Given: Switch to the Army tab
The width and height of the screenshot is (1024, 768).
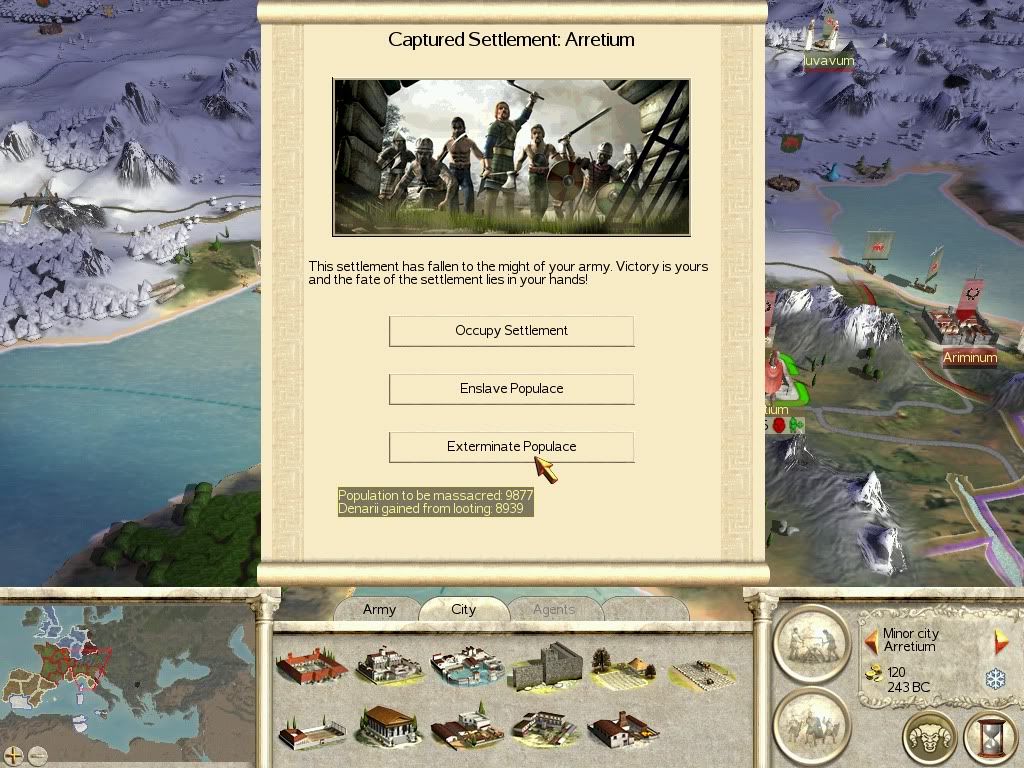Looking at the screenshot, I should click(x=379, y=609).
